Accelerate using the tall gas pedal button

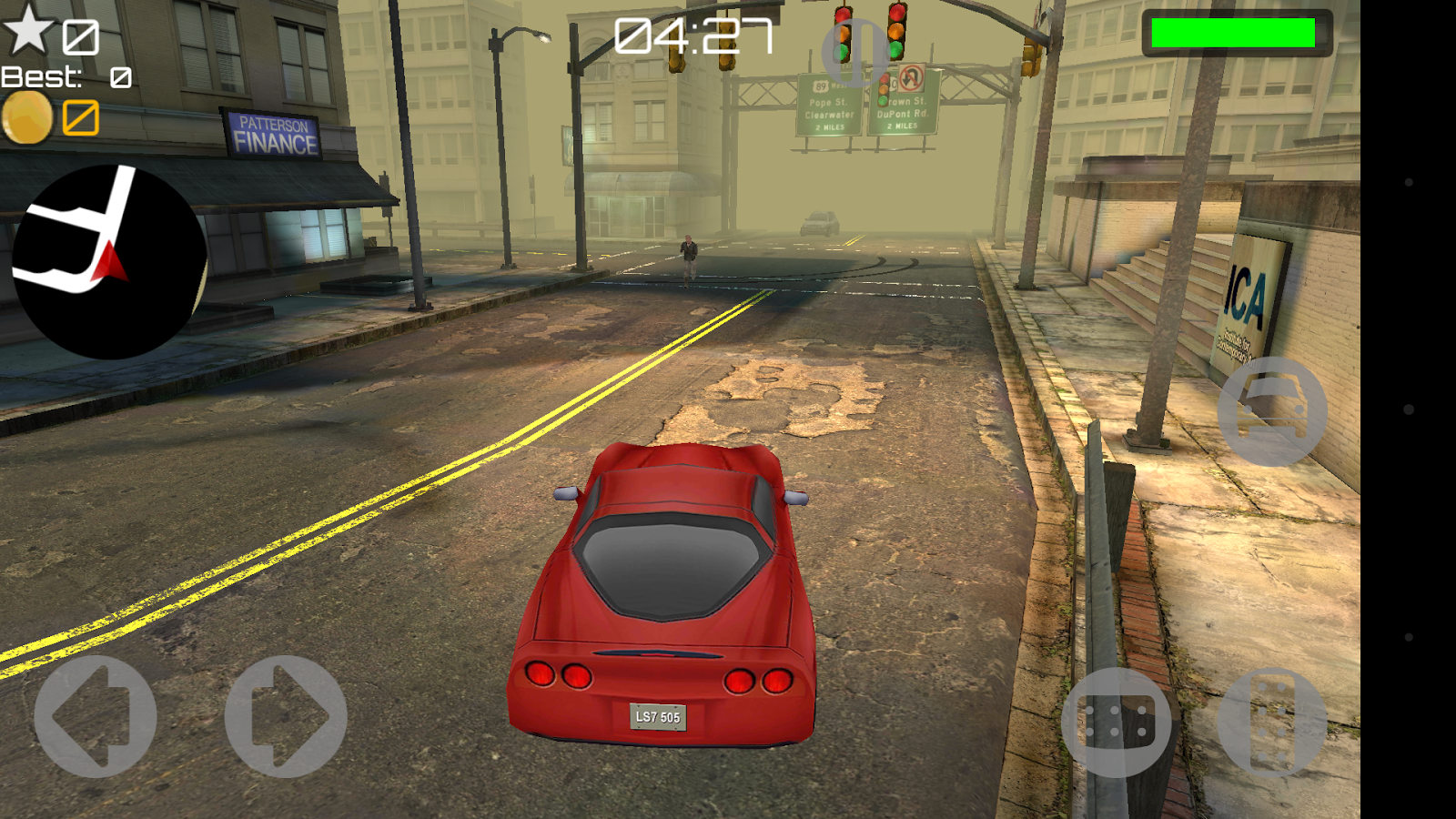click(1272, 723)
